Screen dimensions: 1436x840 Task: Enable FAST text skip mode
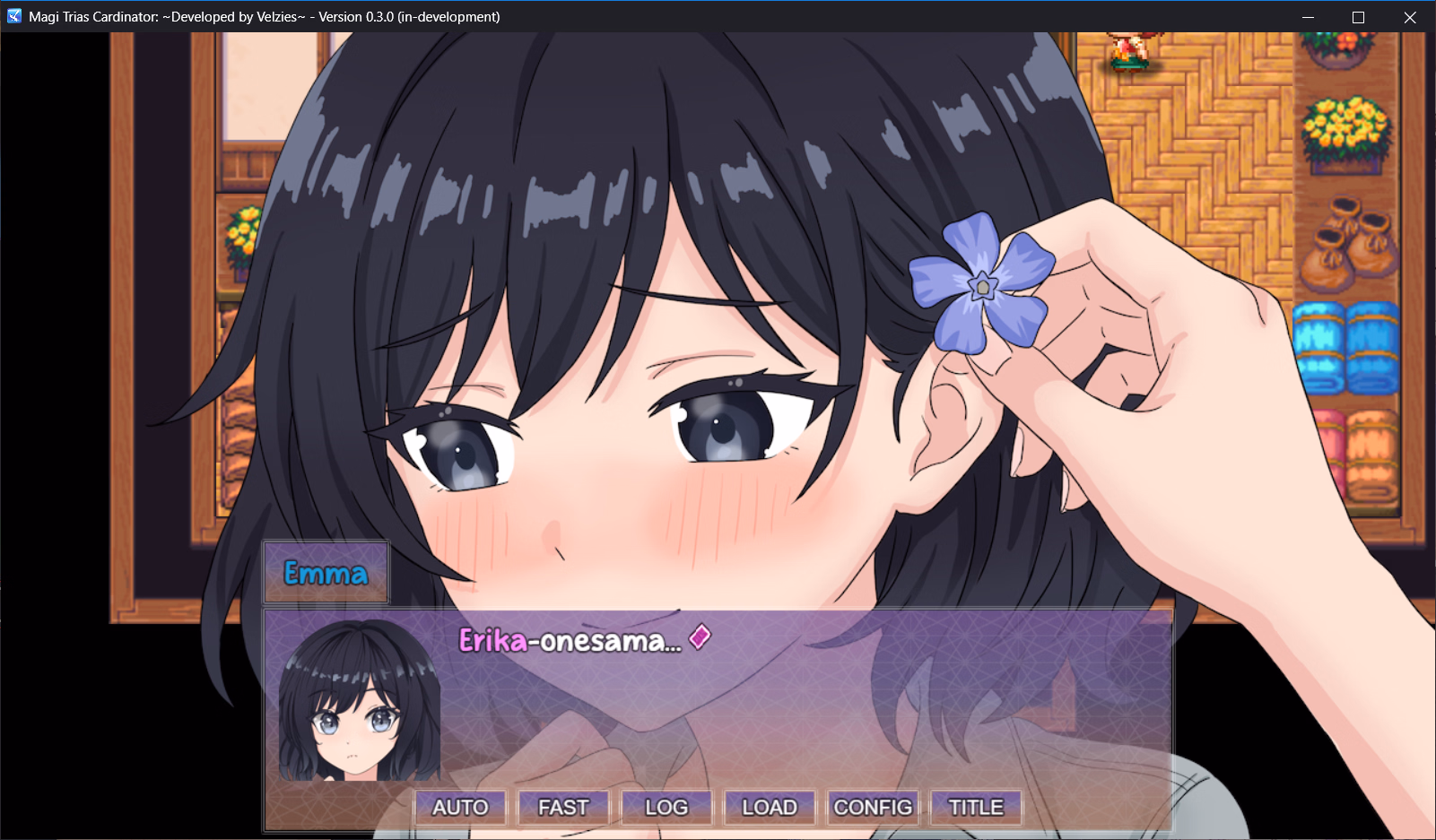(562, 806)
